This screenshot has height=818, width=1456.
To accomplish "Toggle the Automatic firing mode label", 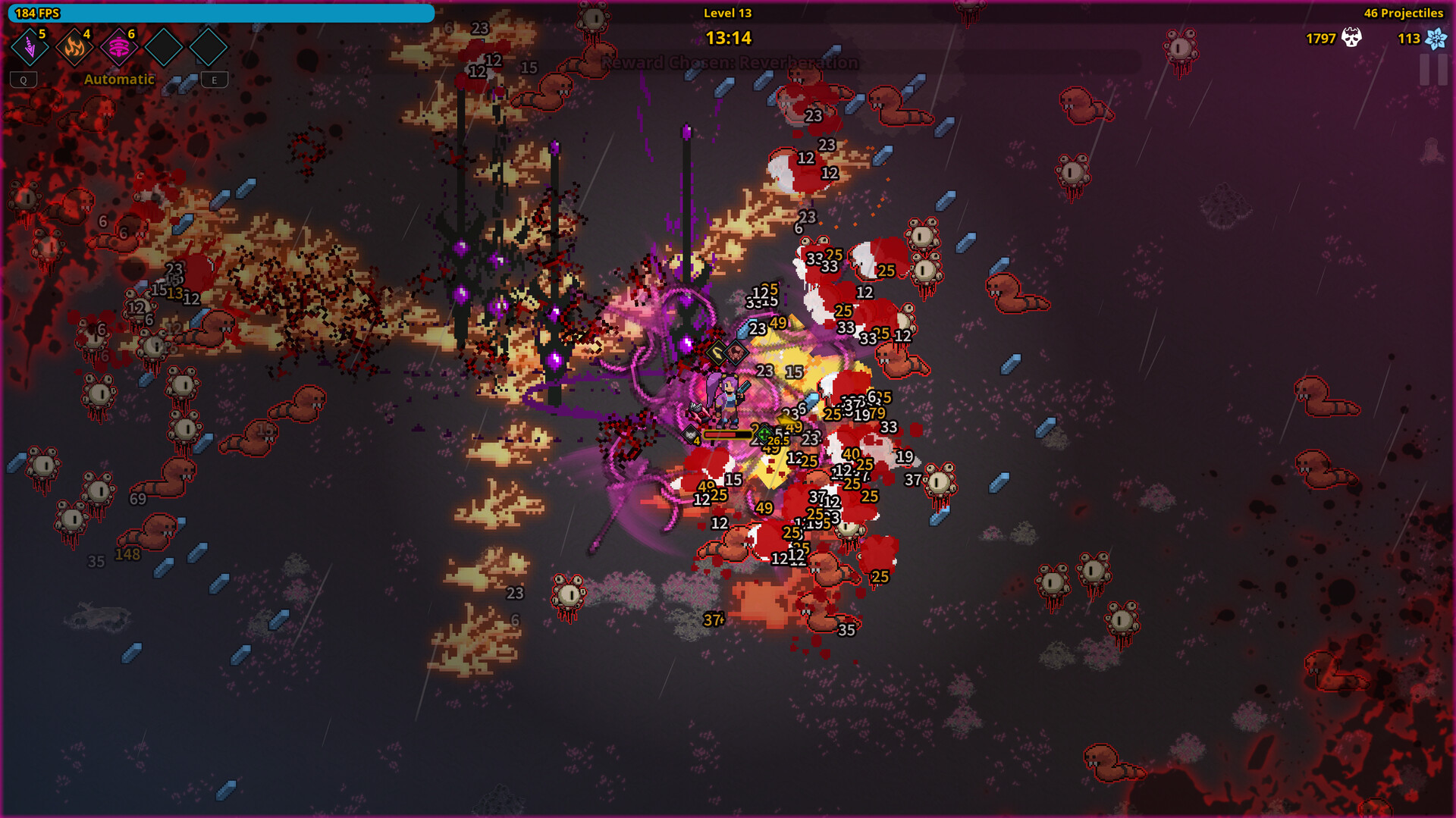I will [119, 78].
